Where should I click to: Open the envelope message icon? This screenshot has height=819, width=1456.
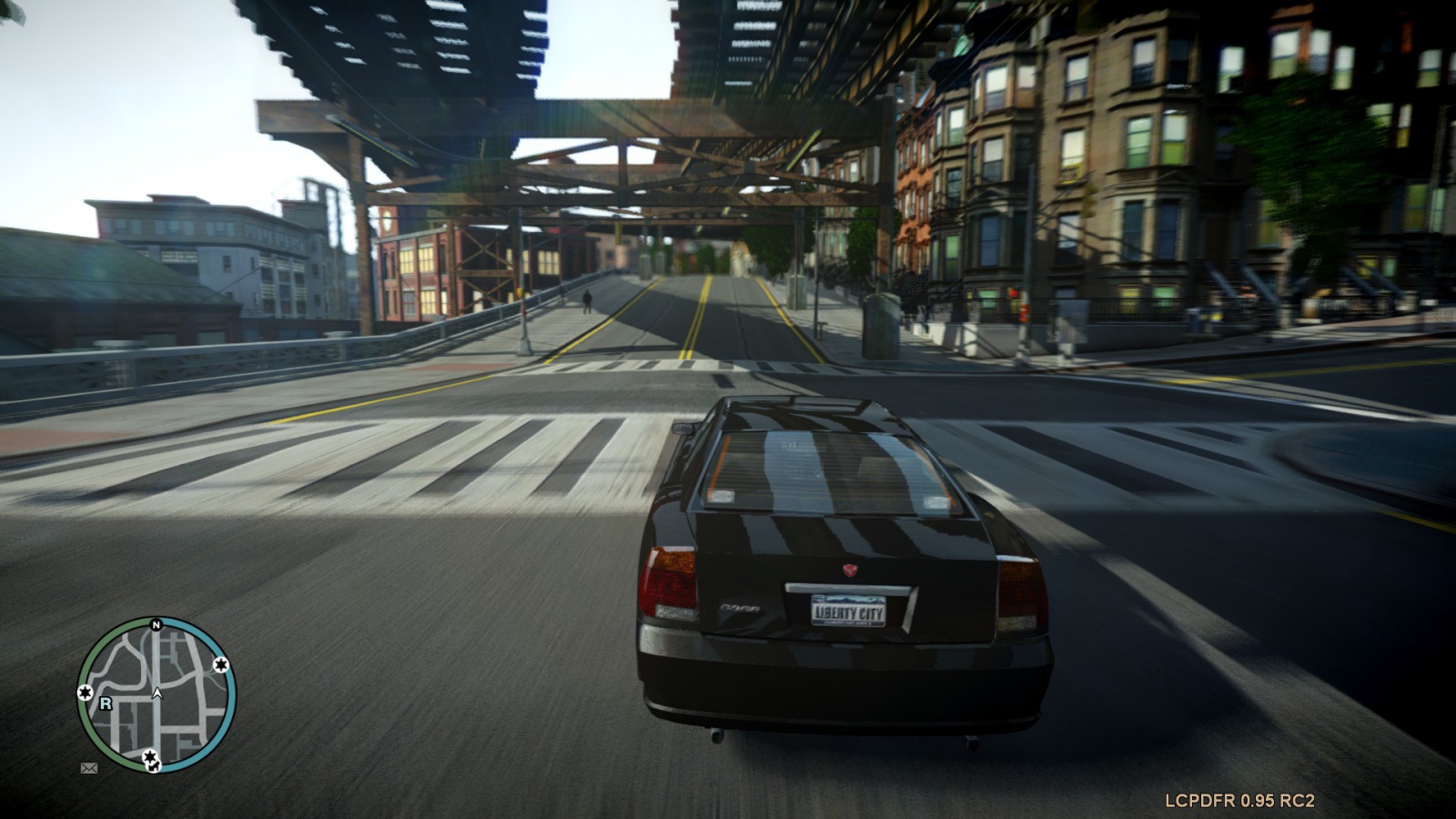pos(89,768)
